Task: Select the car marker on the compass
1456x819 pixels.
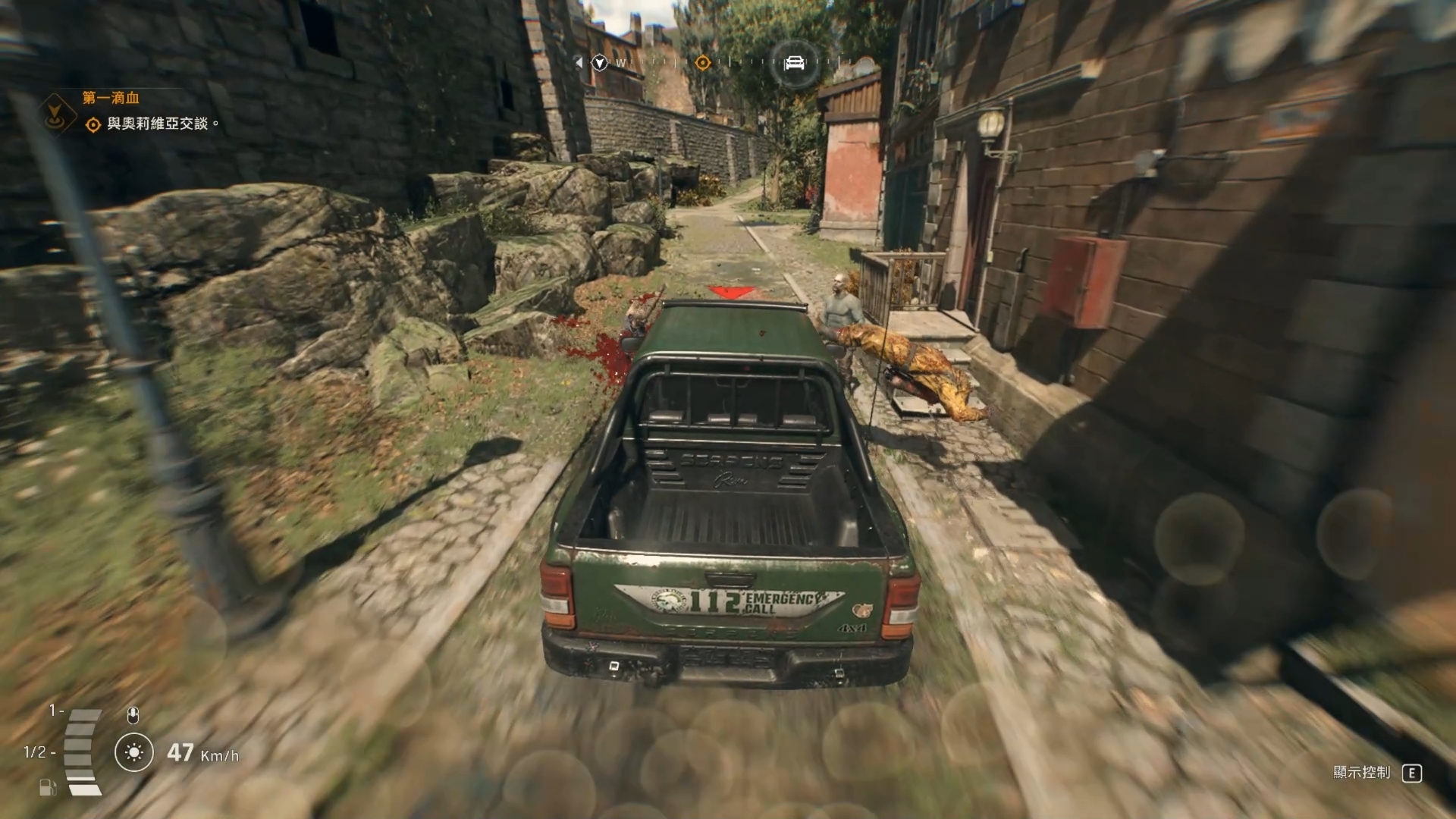Action: 794,63
